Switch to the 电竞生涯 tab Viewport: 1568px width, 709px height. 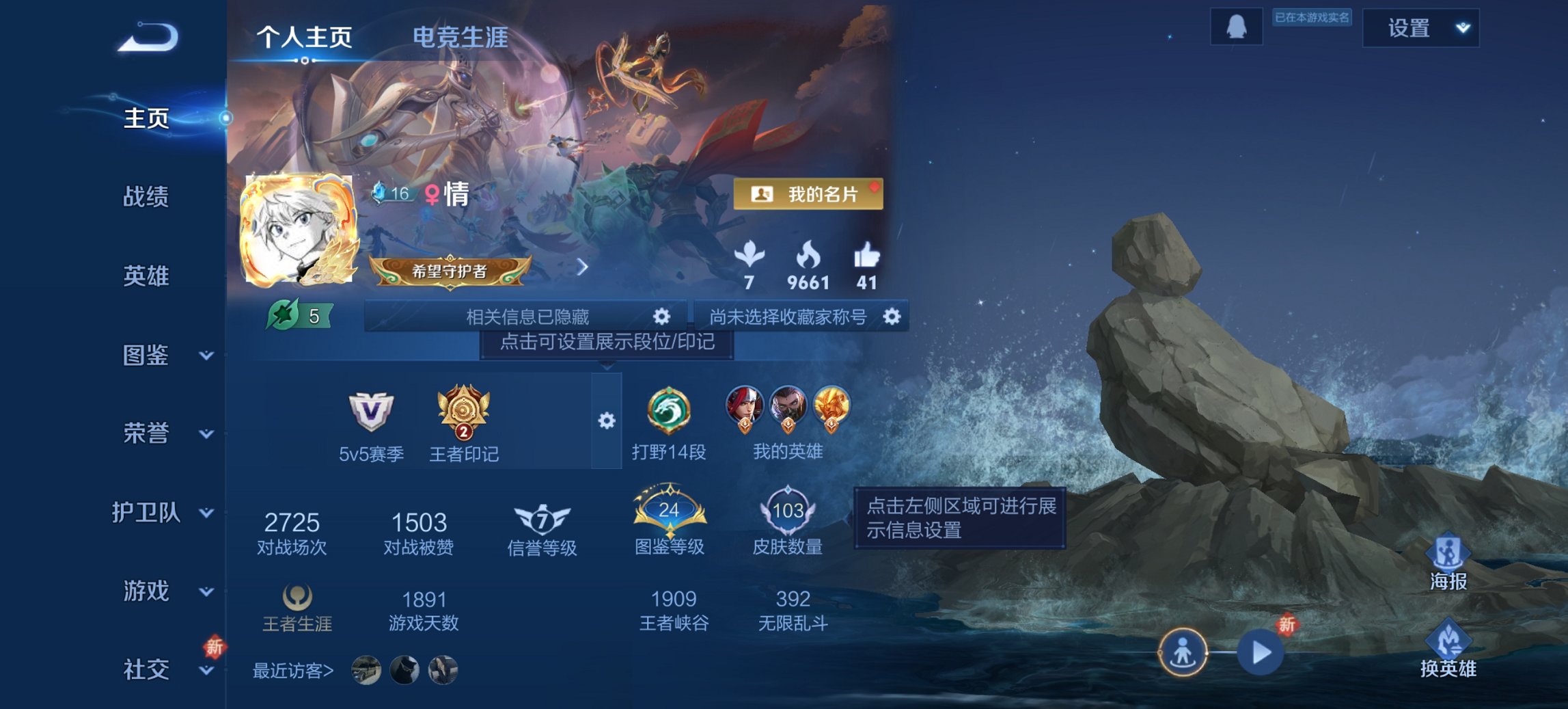[x=458, y=39]
